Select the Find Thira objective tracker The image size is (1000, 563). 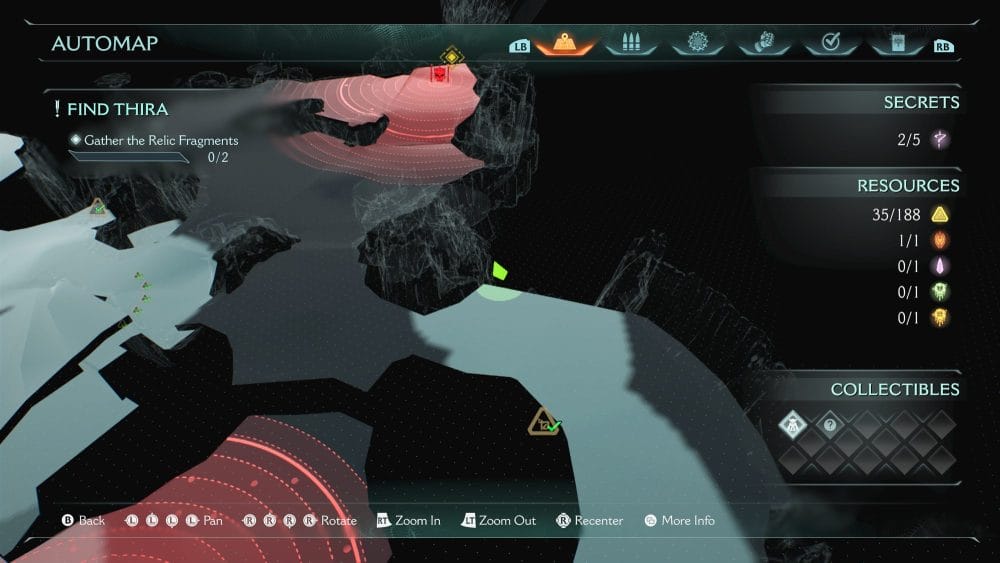(118, 109)
